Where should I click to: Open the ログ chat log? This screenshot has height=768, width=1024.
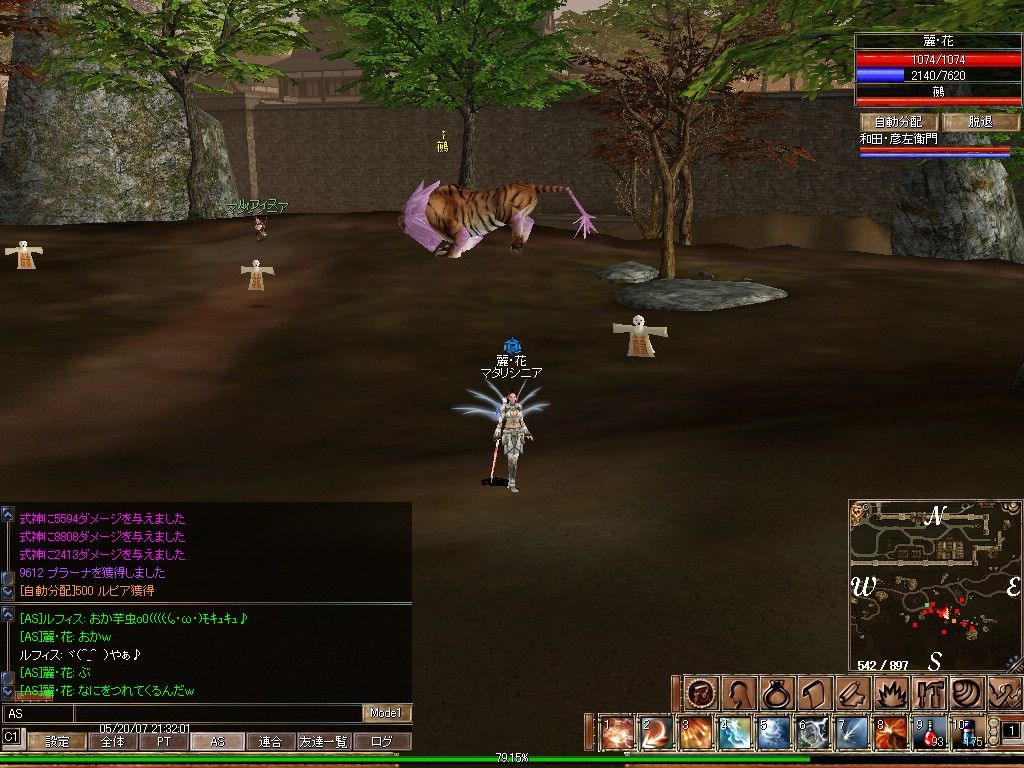(x=382, y=742)
